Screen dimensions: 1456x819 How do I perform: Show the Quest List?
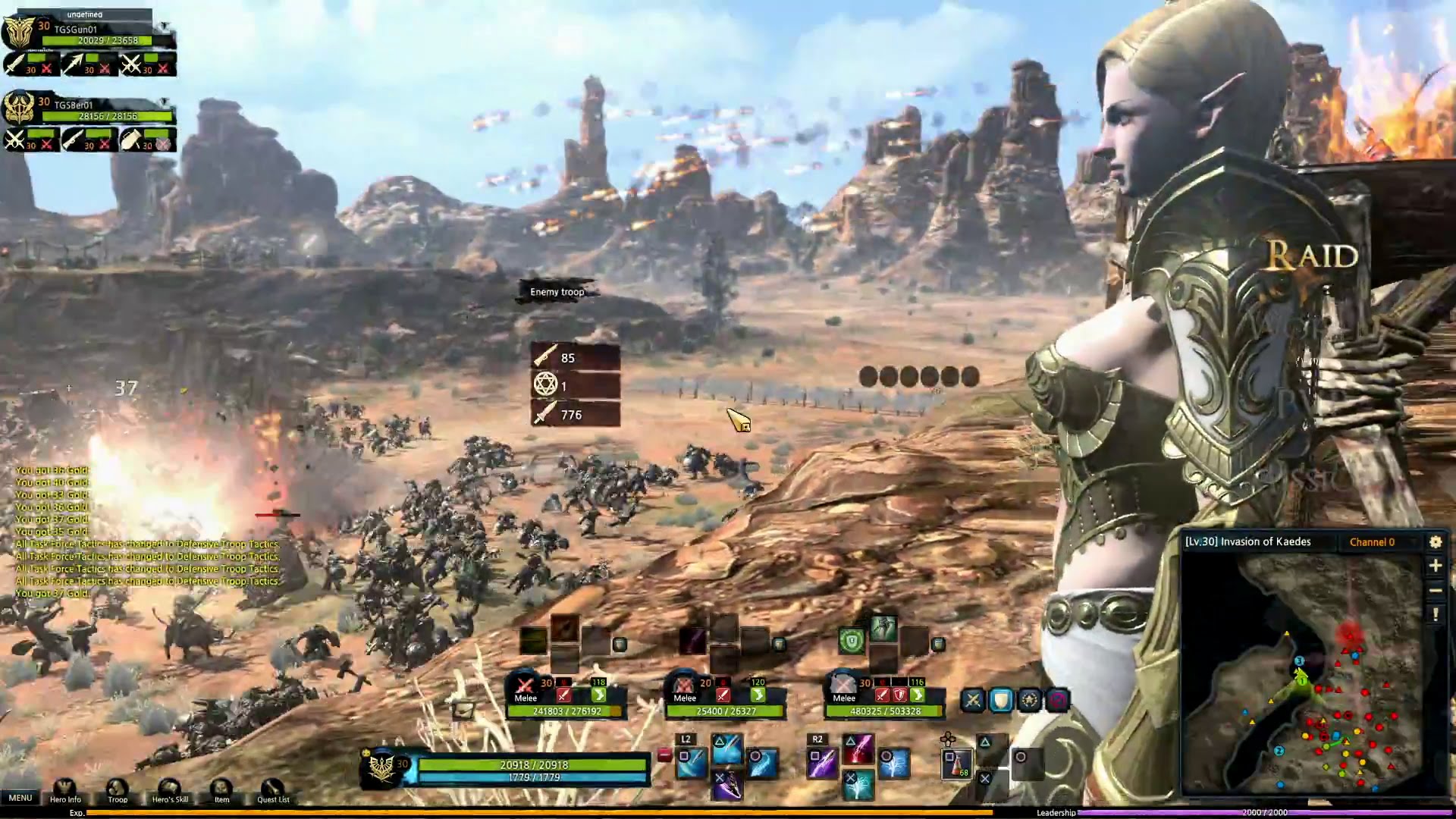pyautogui.click(x=273, y=790)
